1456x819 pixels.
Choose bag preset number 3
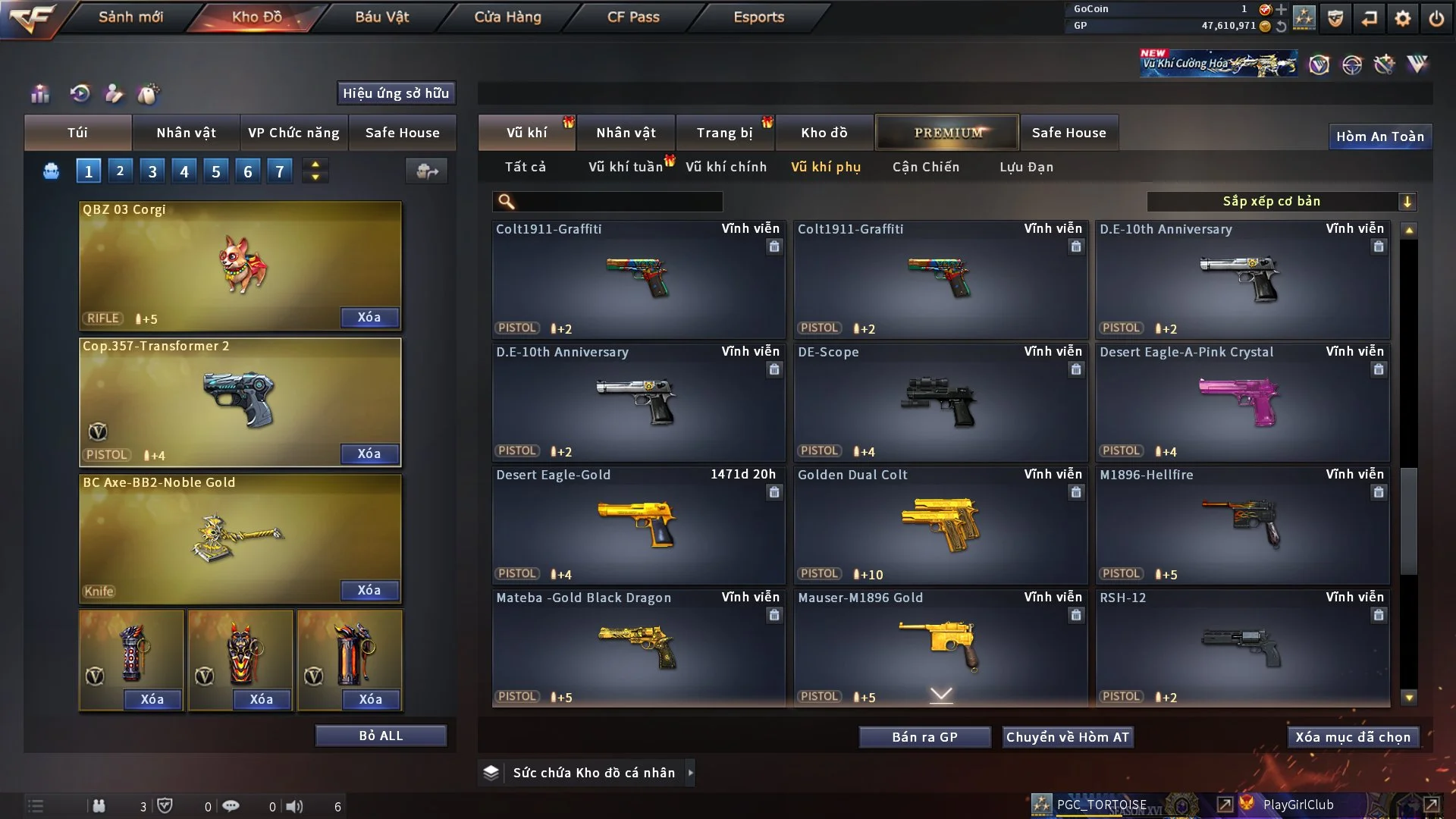click(152, 171)
